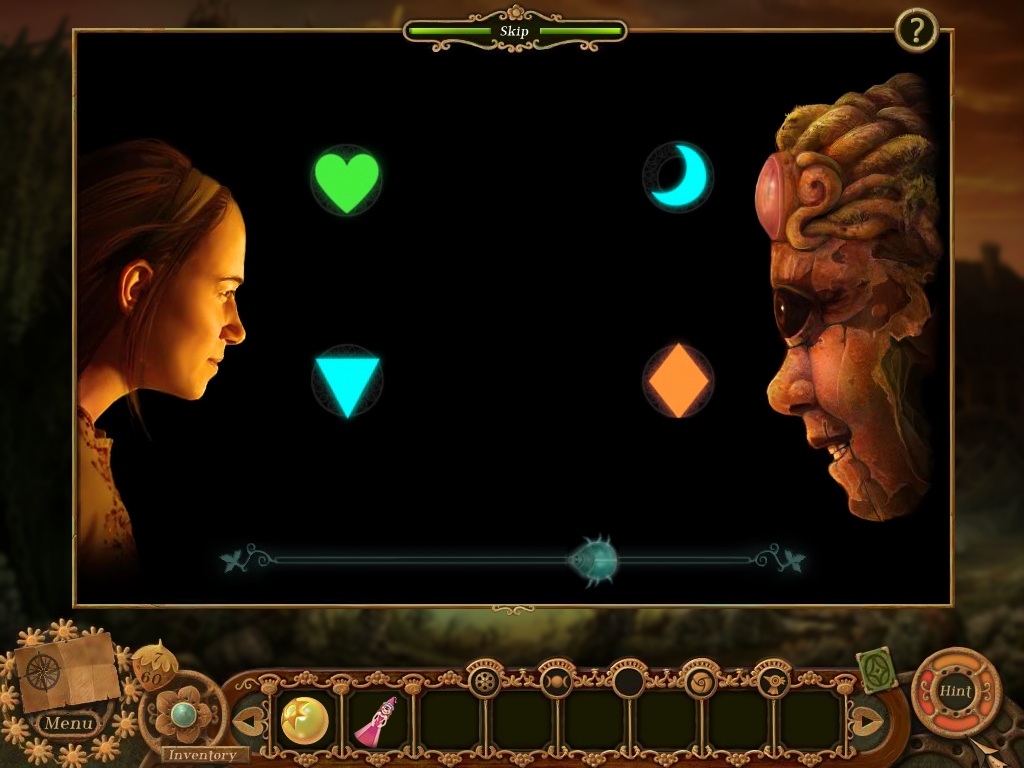Open the Menu button
The image size is (1024, 768).
click(69, 722)
